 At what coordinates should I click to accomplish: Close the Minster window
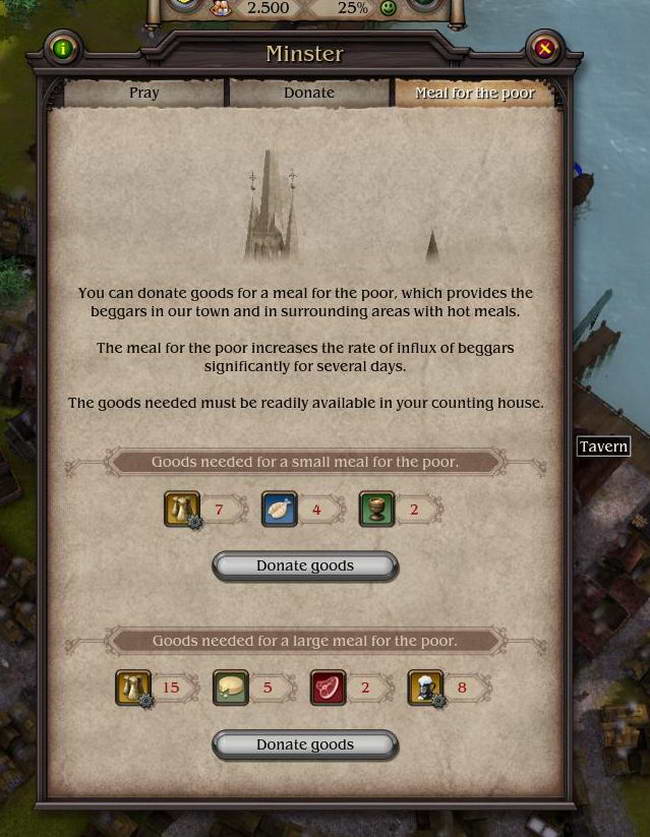click(544, 48)
